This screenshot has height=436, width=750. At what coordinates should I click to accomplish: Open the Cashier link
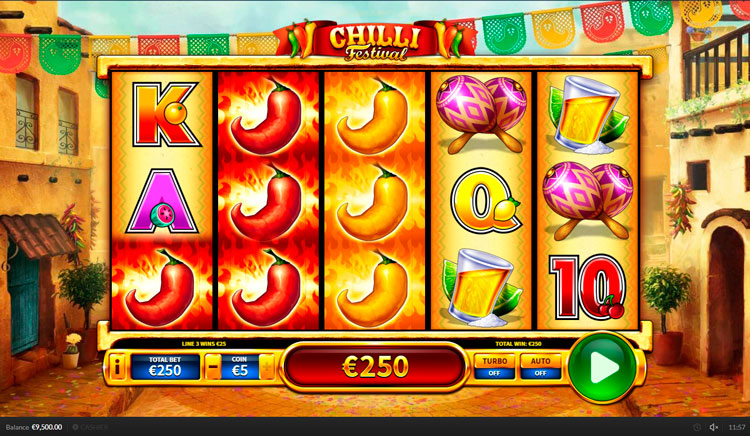pos(92,427)
